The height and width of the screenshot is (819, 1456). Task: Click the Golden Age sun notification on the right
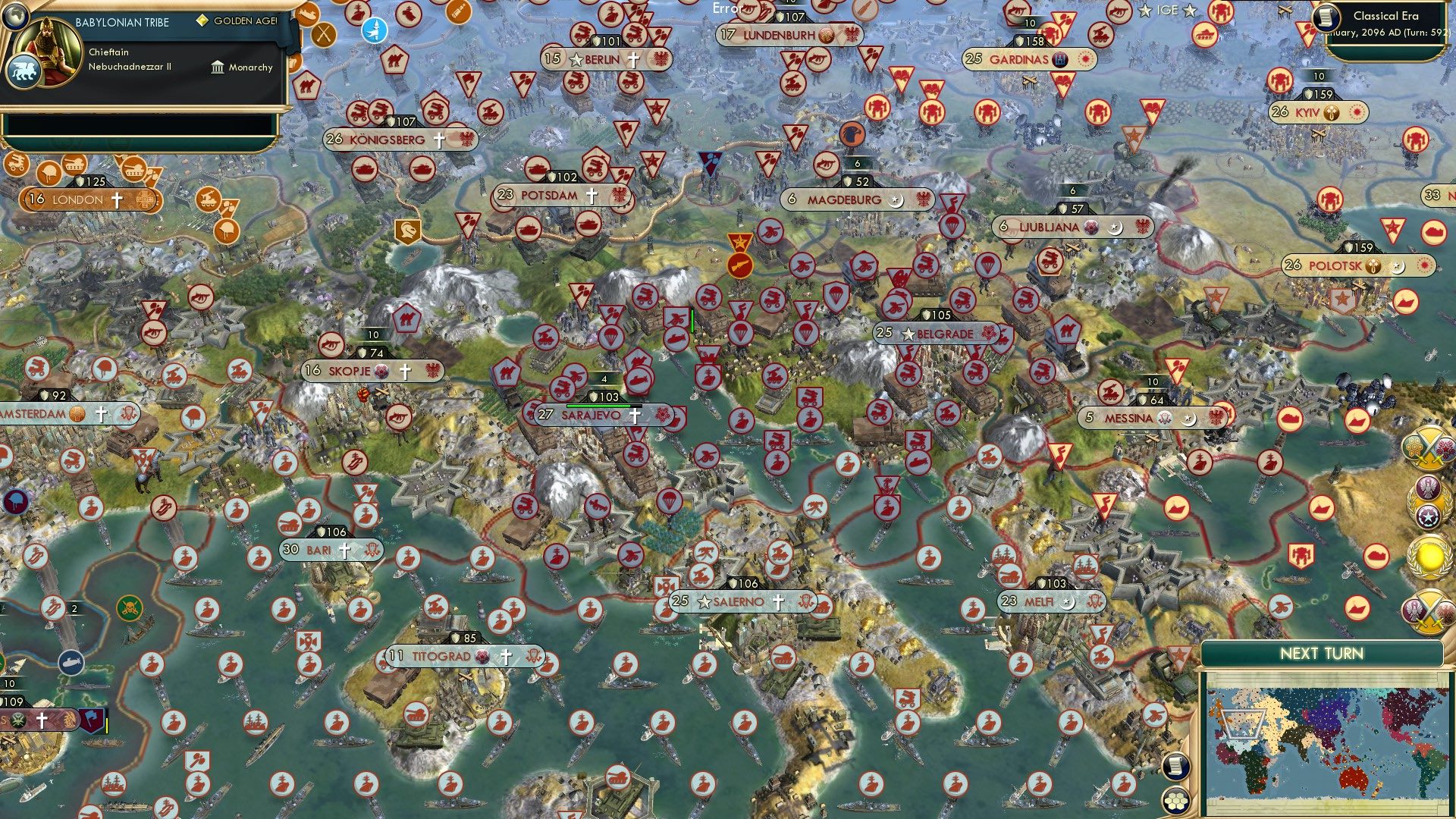tap(1429, 556)
